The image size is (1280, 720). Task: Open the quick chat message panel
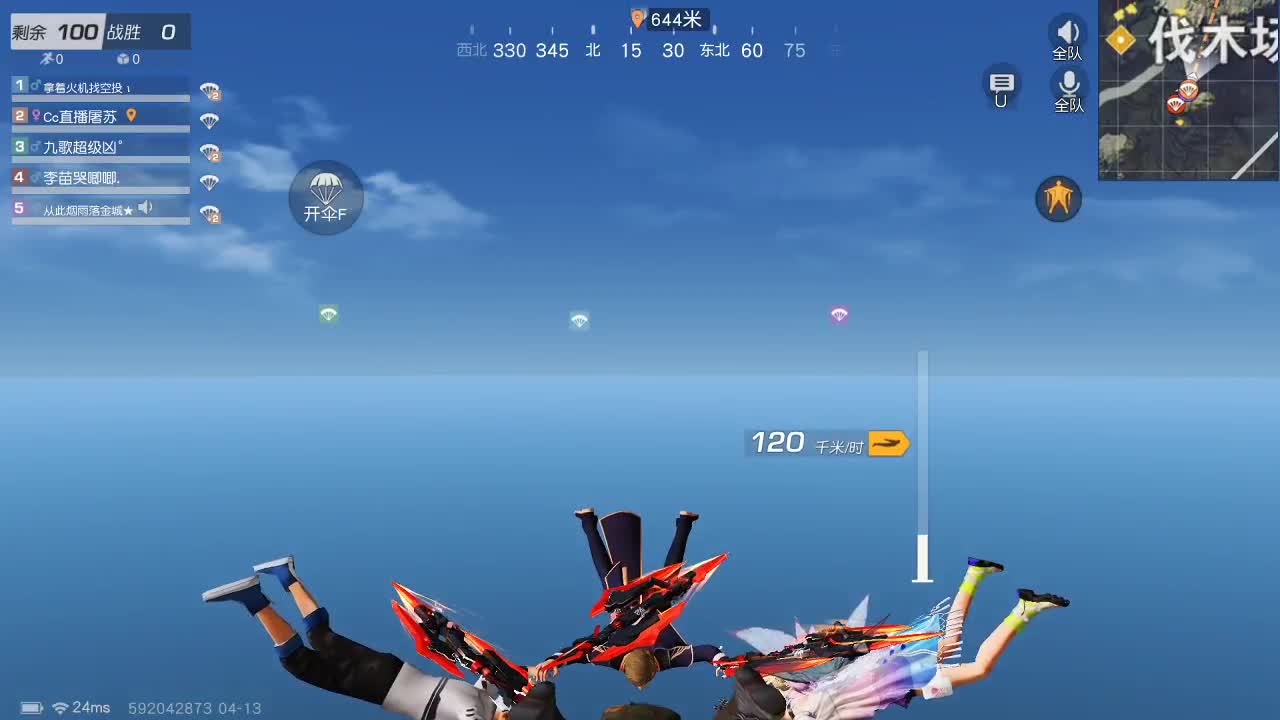tap(1001, 87)
